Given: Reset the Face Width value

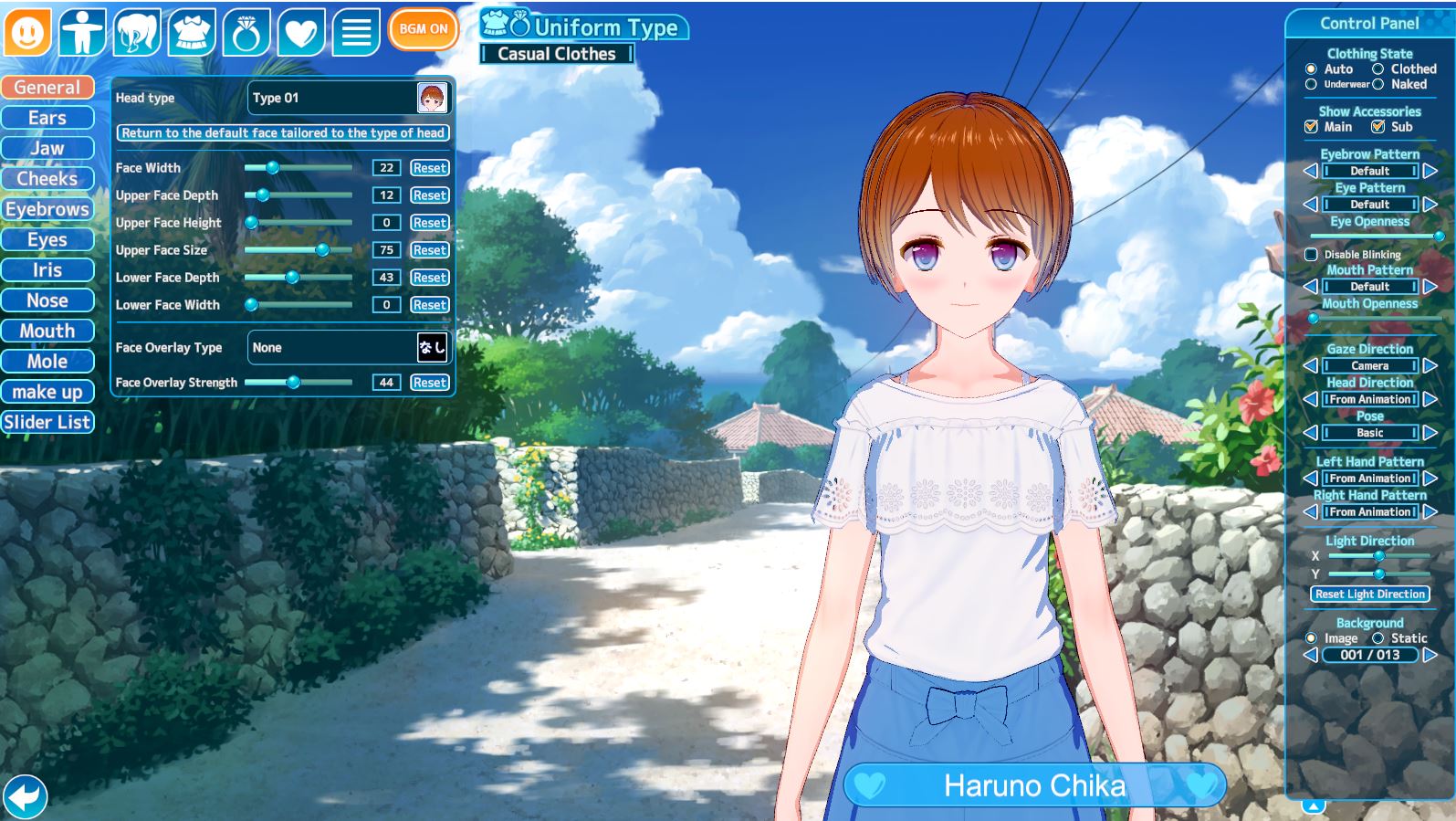Looking at the screenshot, I should [429, 168].
